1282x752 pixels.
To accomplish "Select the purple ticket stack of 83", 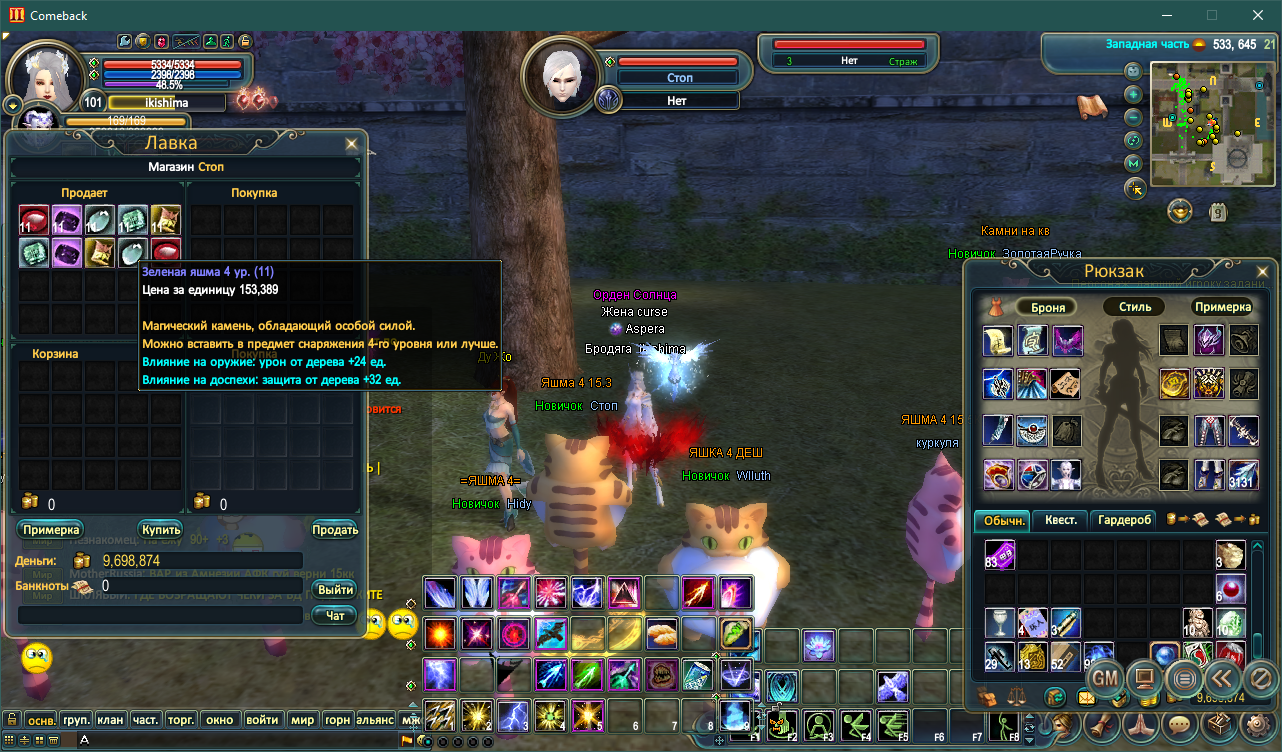I will (999, 555).
